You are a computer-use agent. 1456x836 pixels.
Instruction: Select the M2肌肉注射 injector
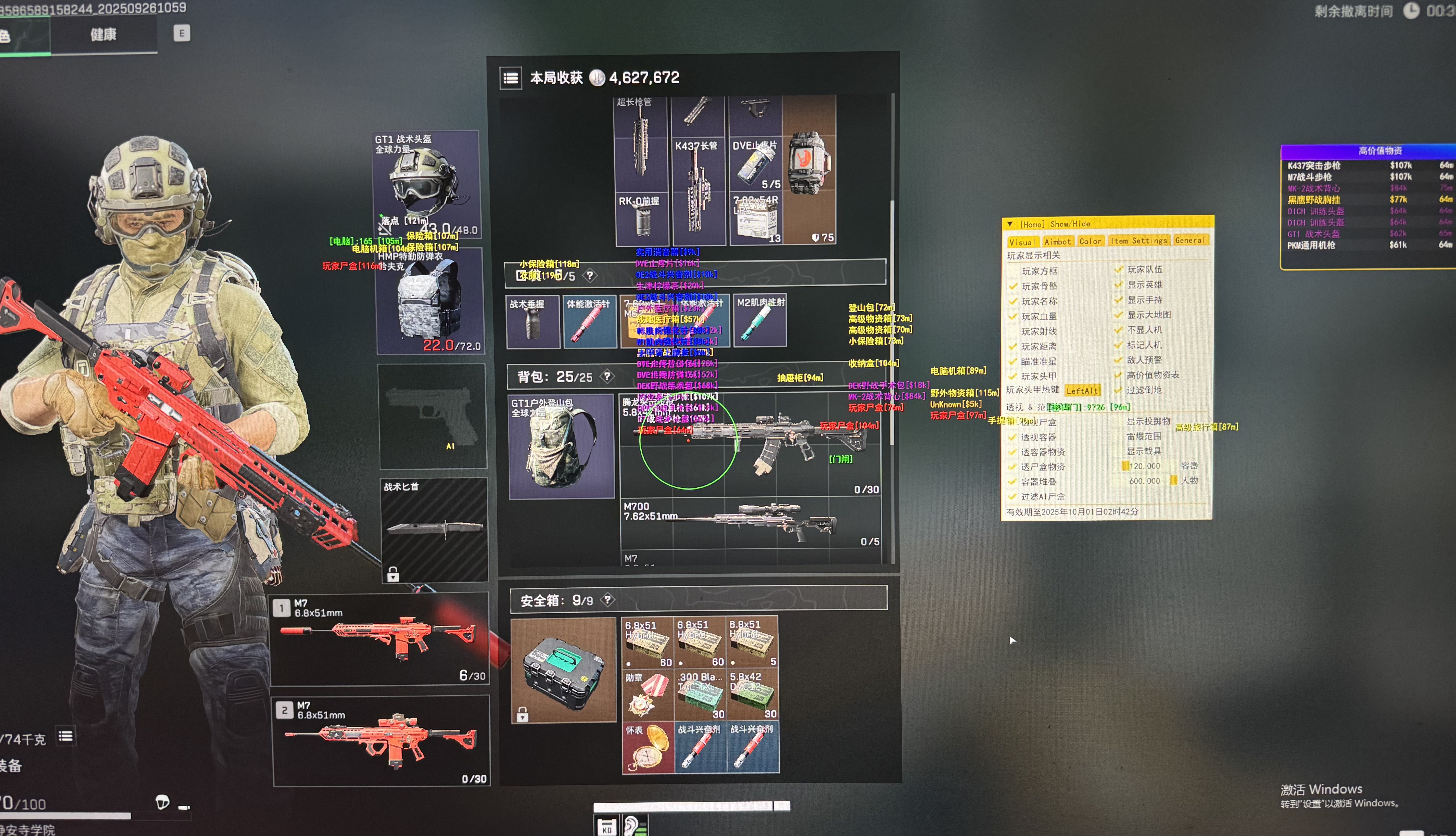(759, 322)
